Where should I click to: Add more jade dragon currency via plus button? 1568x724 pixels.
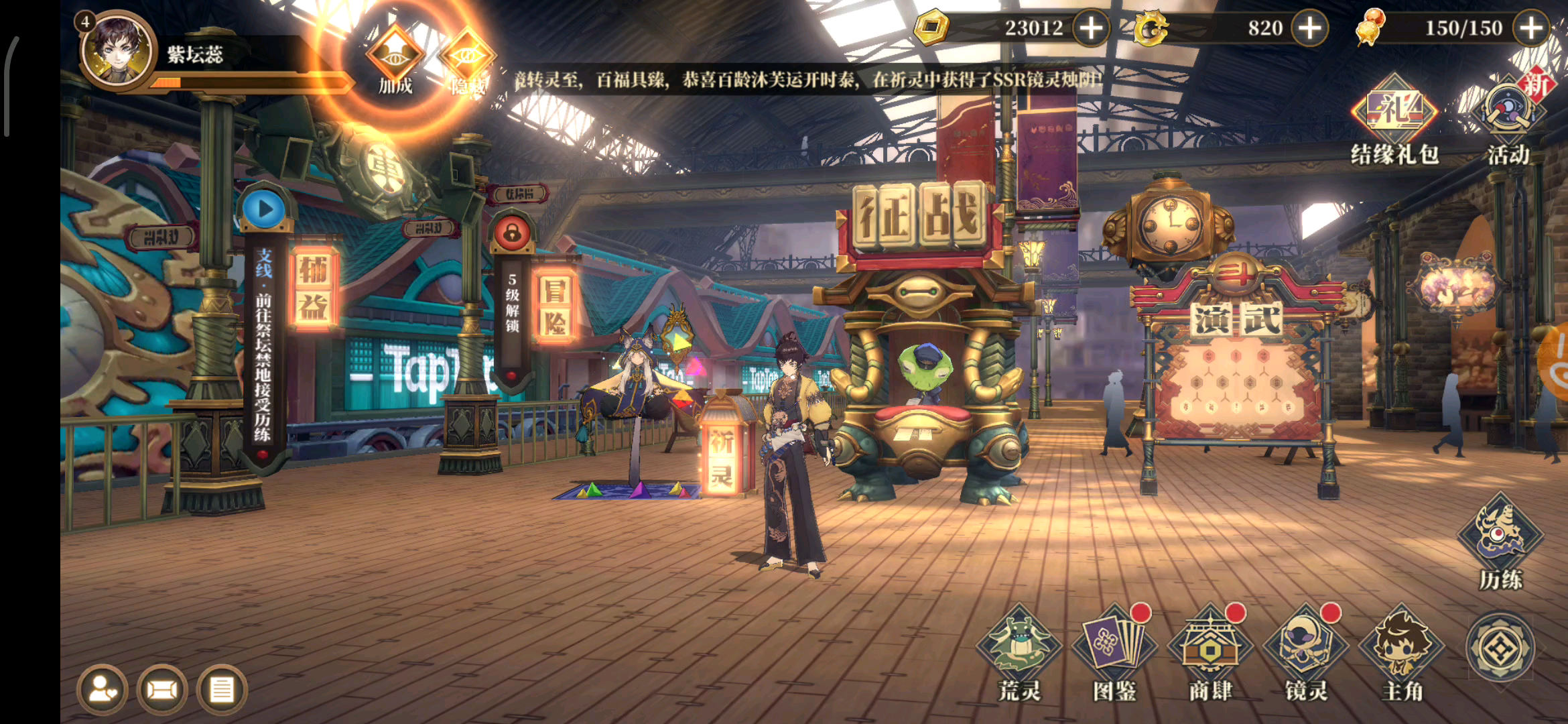1309,28
